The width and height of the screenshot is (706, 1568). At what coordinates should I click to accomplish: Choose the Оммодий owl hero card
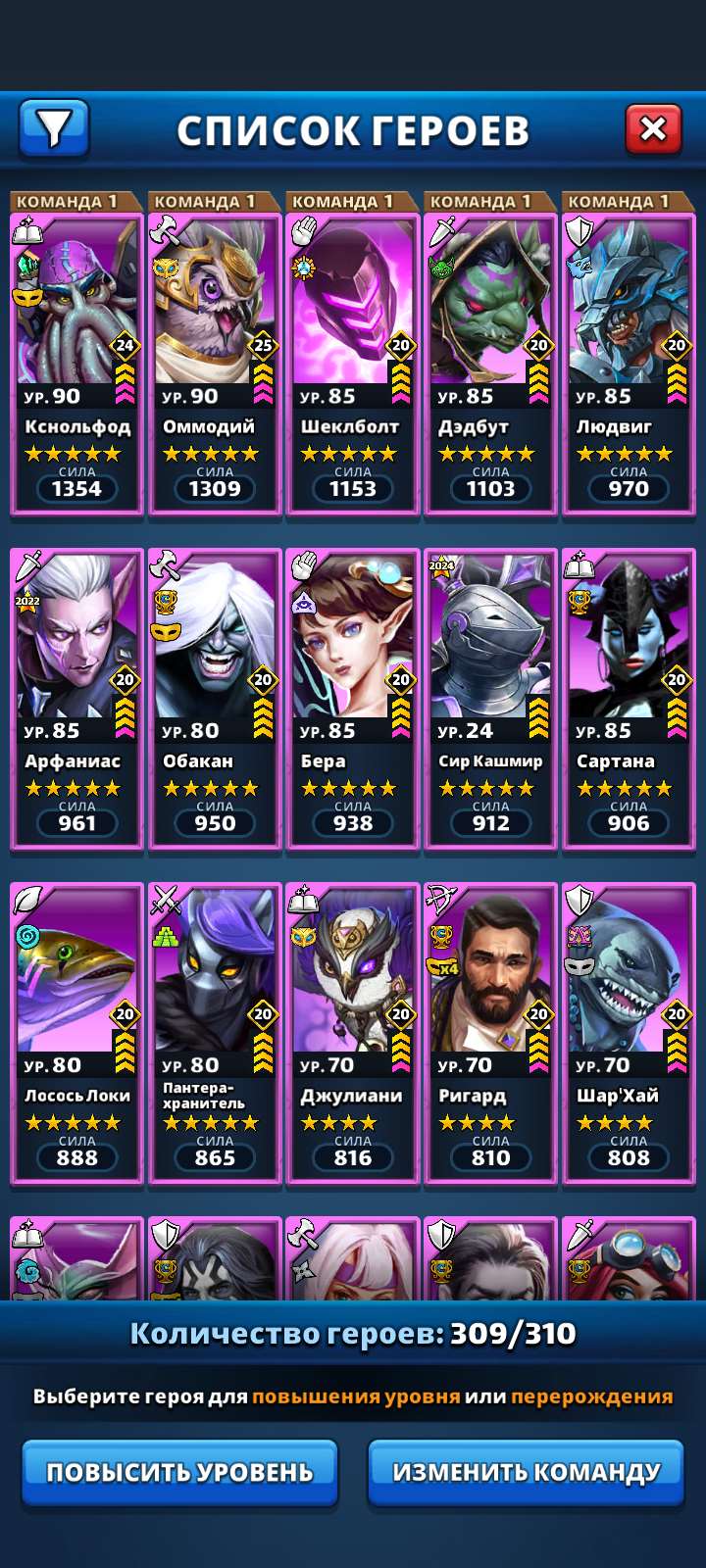pos(215,363)
